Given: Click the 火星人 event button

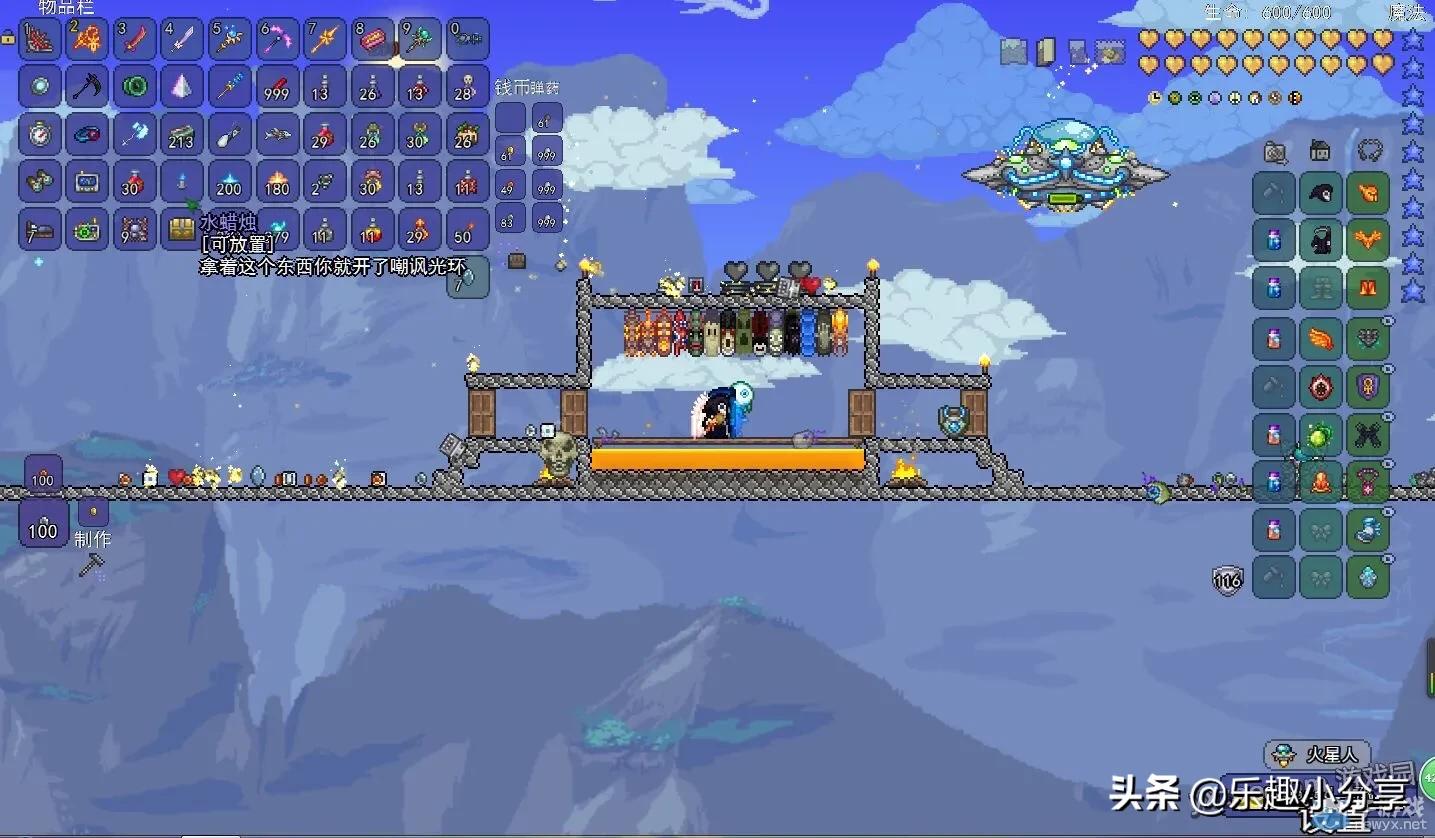Looking at the screenshot, I should (1318, 754).
